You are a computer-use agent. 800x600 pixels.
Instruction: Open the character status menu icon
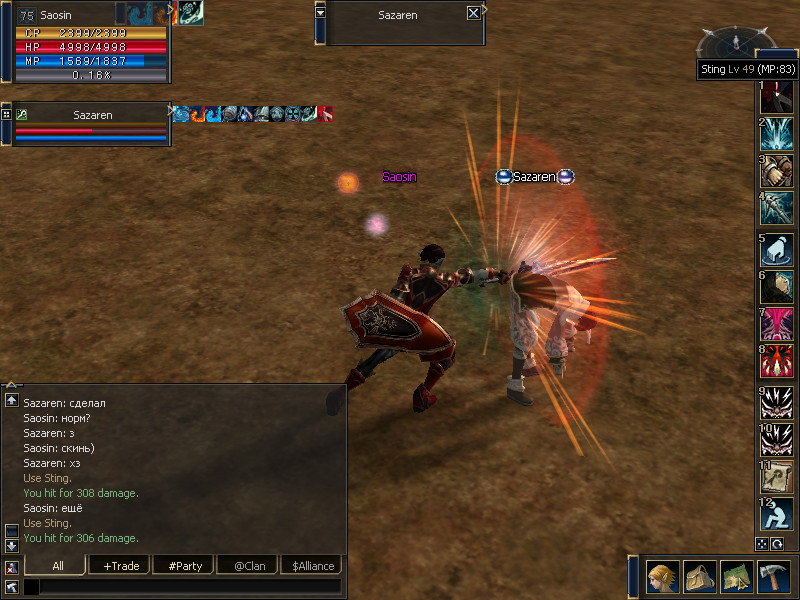(x=663, y=577)
